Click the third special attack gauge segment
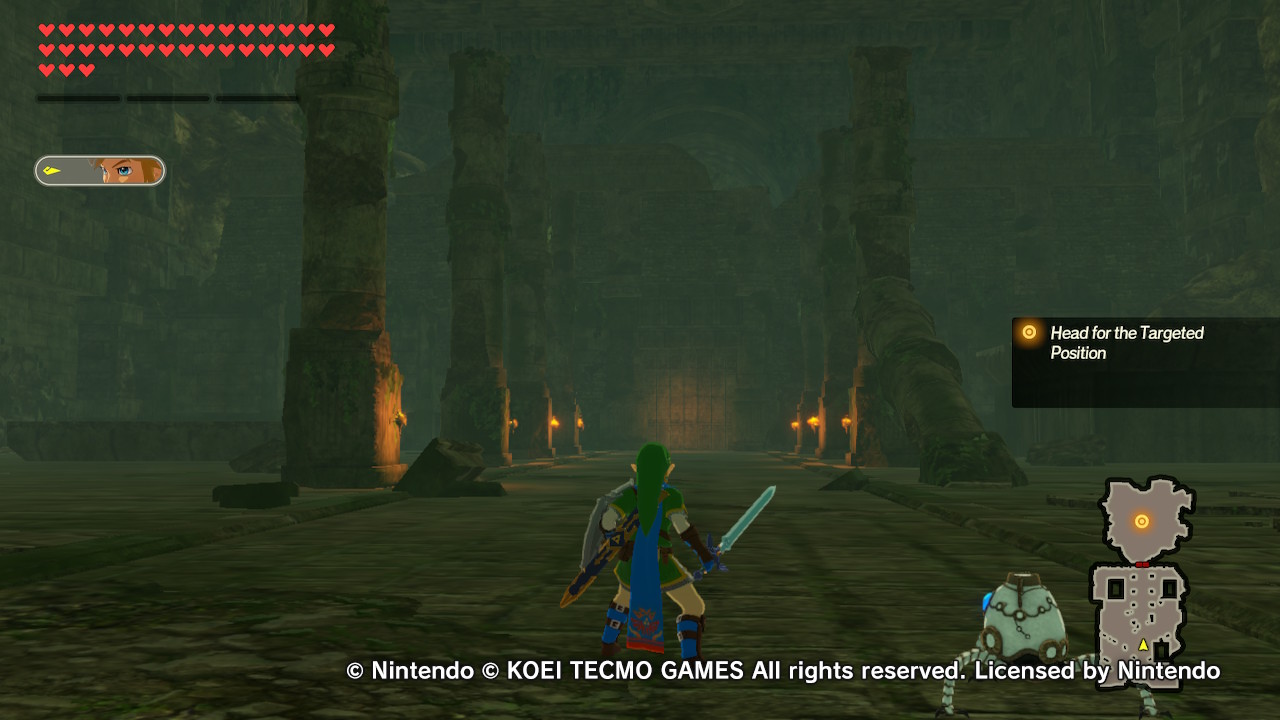This screenshot has height=720, width=1280. pyautogui.click(x=255, y=99)
